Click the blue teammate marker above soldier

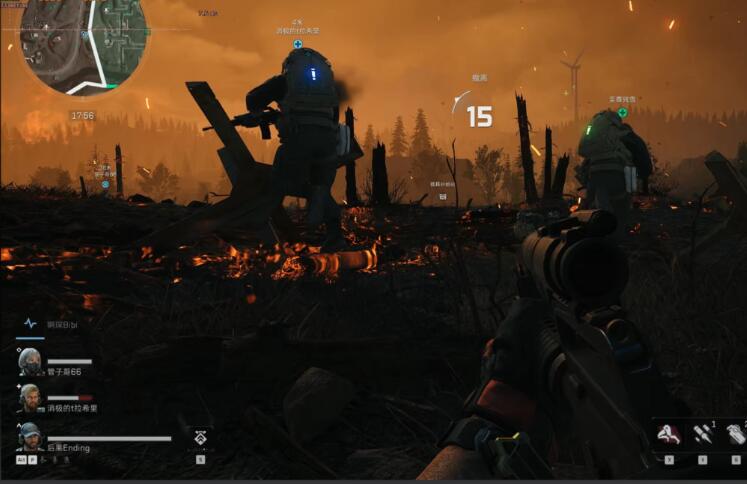297,44
